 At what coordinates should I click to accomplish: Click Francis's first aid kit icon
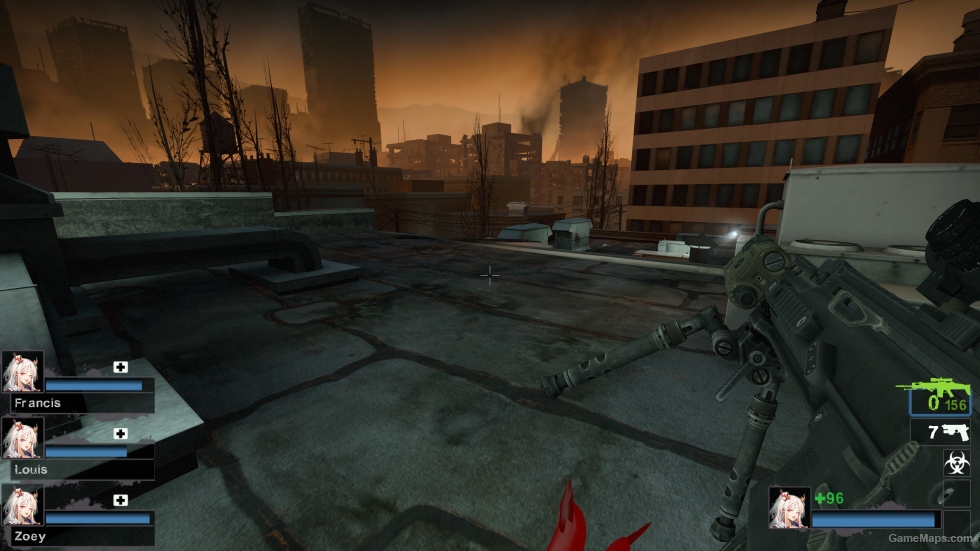coord(121,367)
